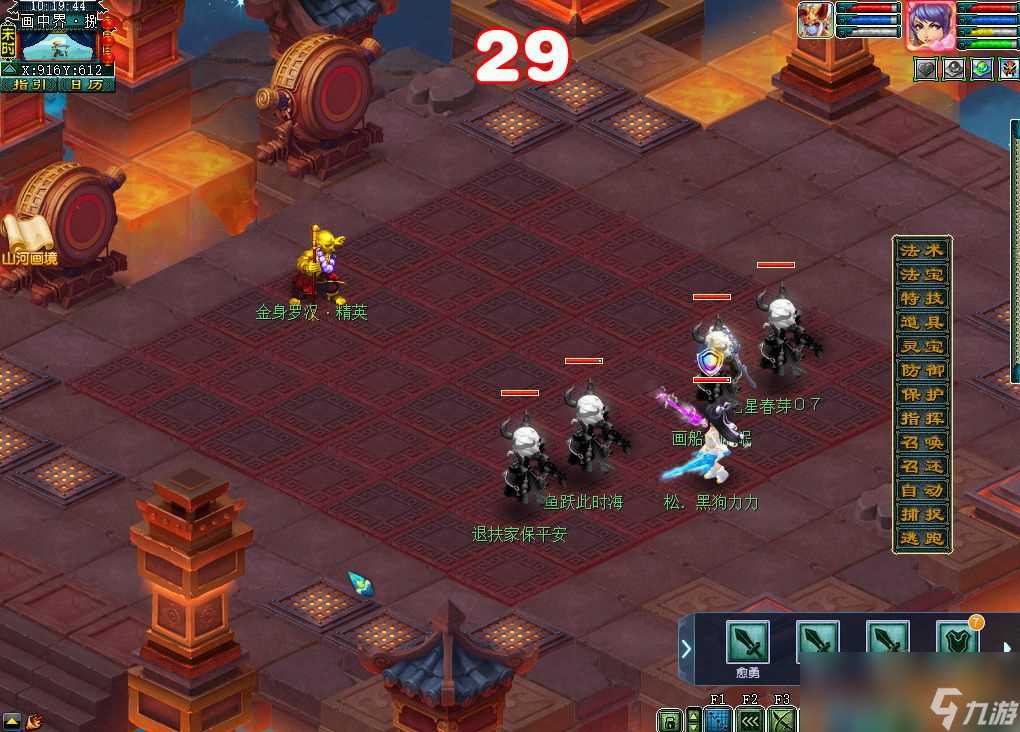Select the armor skill icon with badge
This screenshot has width=1020, height=732.
pos(956,642)
